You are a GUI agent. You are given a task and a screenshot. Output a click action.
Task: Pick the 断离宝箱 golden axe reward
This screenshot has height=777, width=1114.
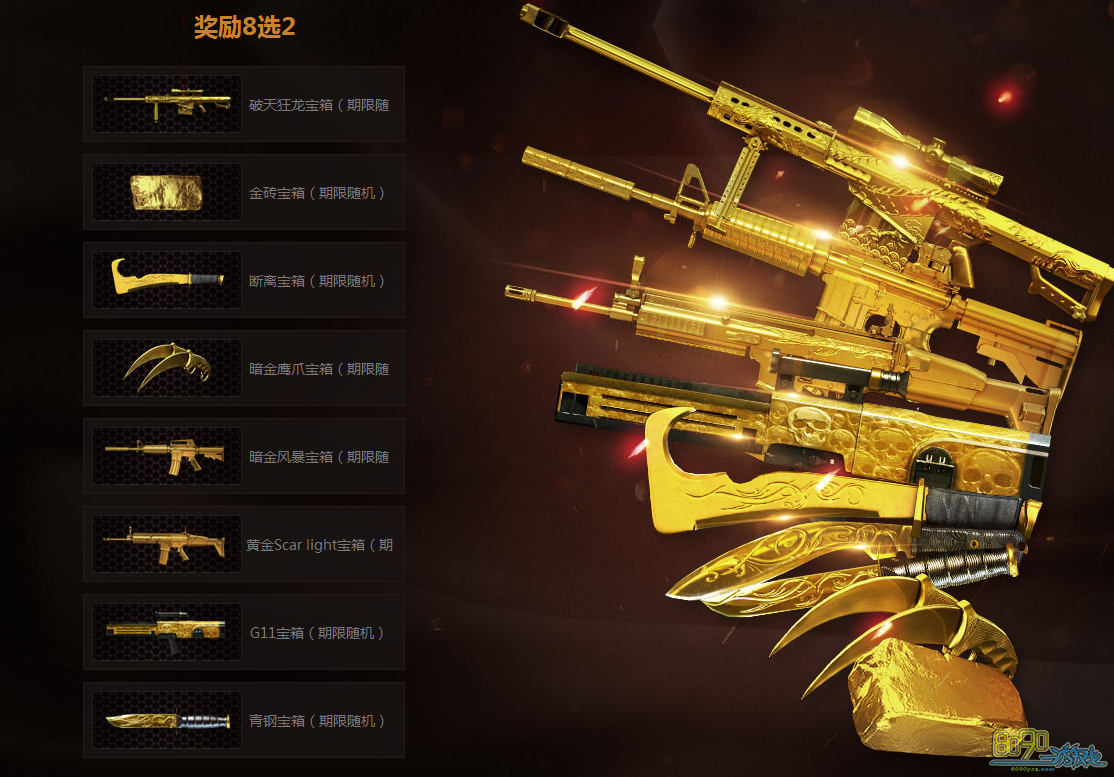coord(243,280)
